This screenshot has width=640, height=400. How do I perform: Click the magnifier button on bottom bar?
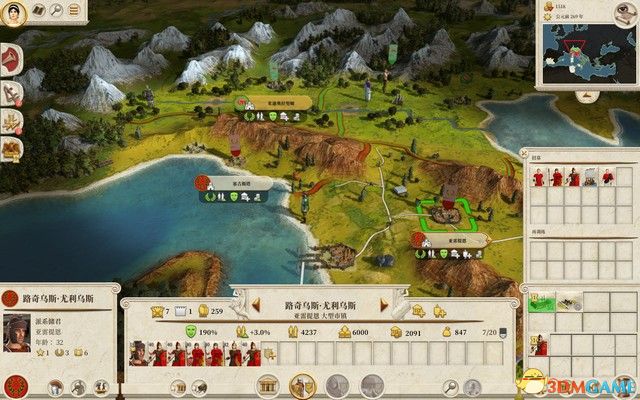(452, 387)
